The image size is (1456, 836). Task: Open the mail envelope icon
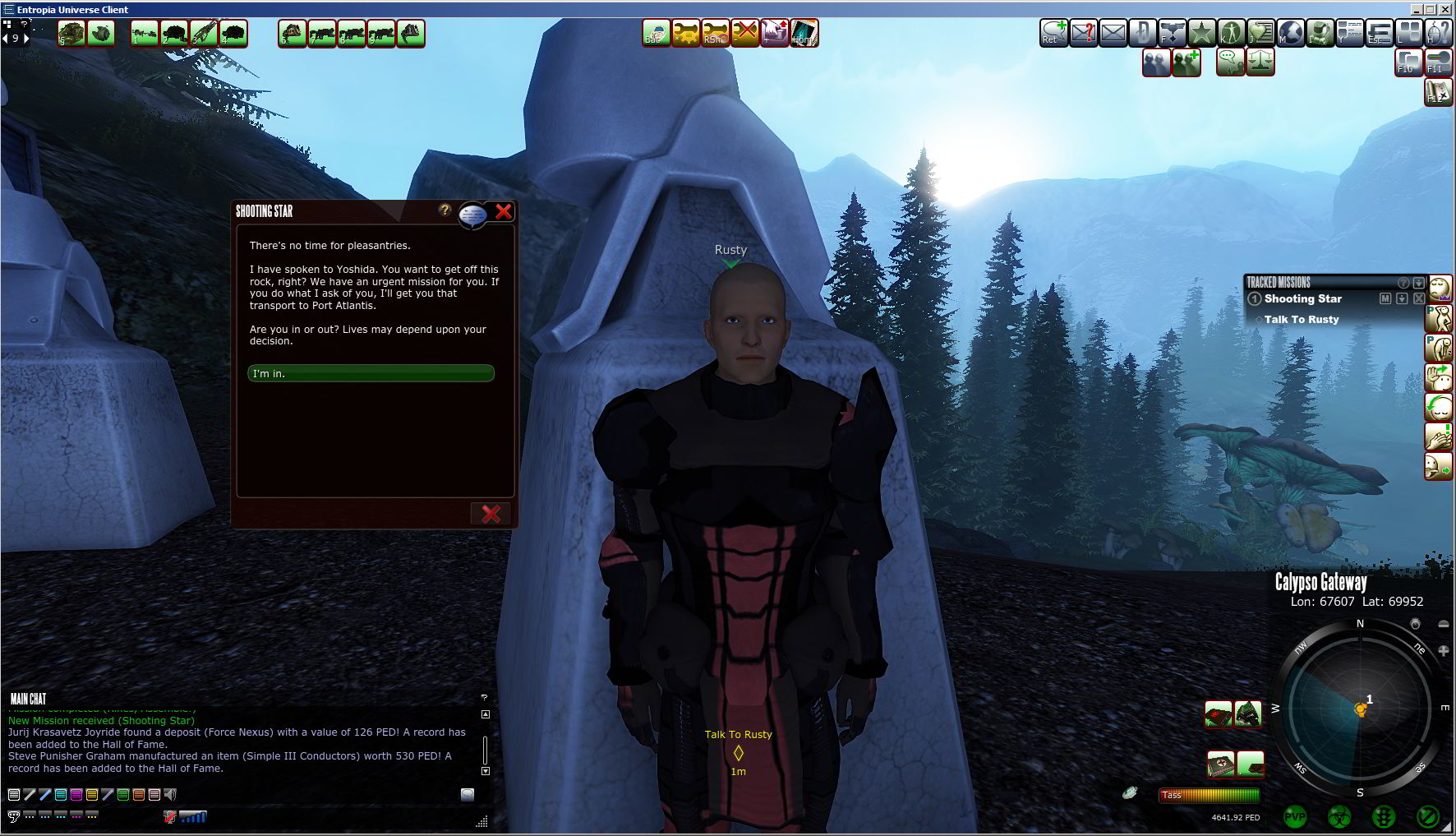click(1113, 33)
